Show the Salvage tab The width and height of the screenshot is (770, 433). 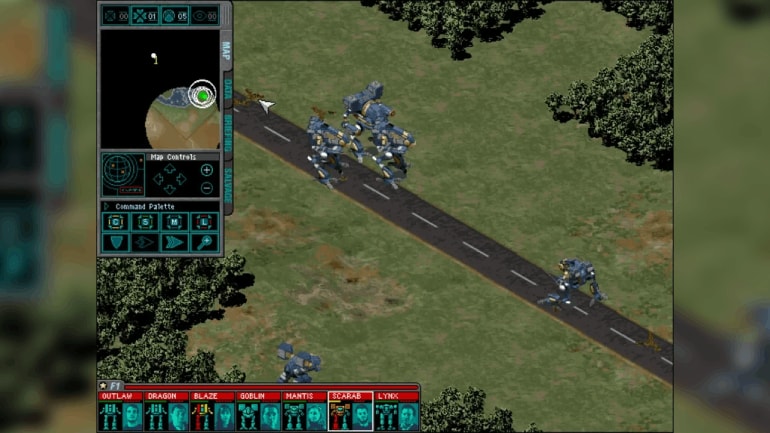(x=227, y=182)
